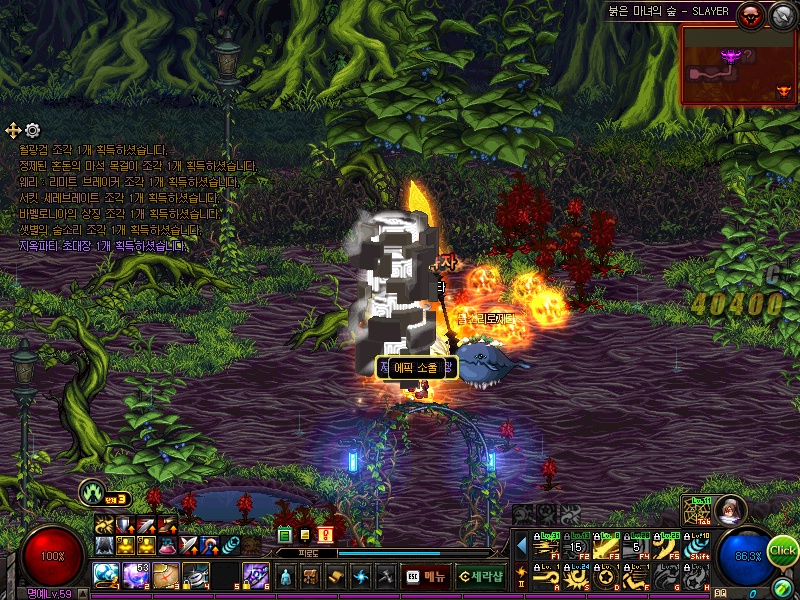Open the quest scroll icon
Viewport: 800px width, 600px height.
(x=336, y=576)
